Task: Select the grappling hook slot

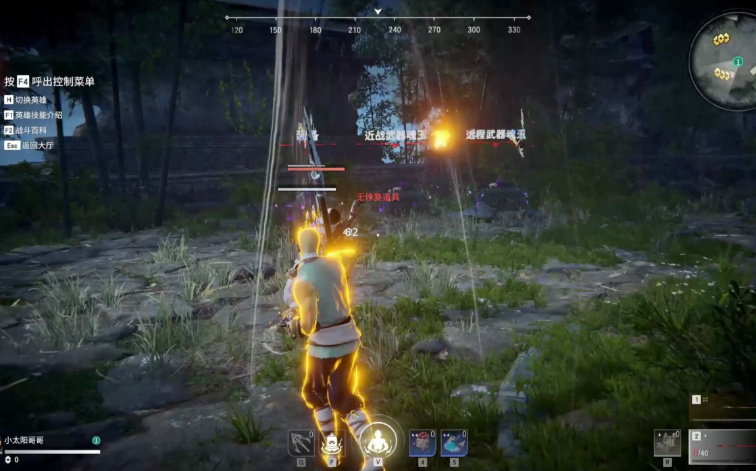Action: click(301, 442)
